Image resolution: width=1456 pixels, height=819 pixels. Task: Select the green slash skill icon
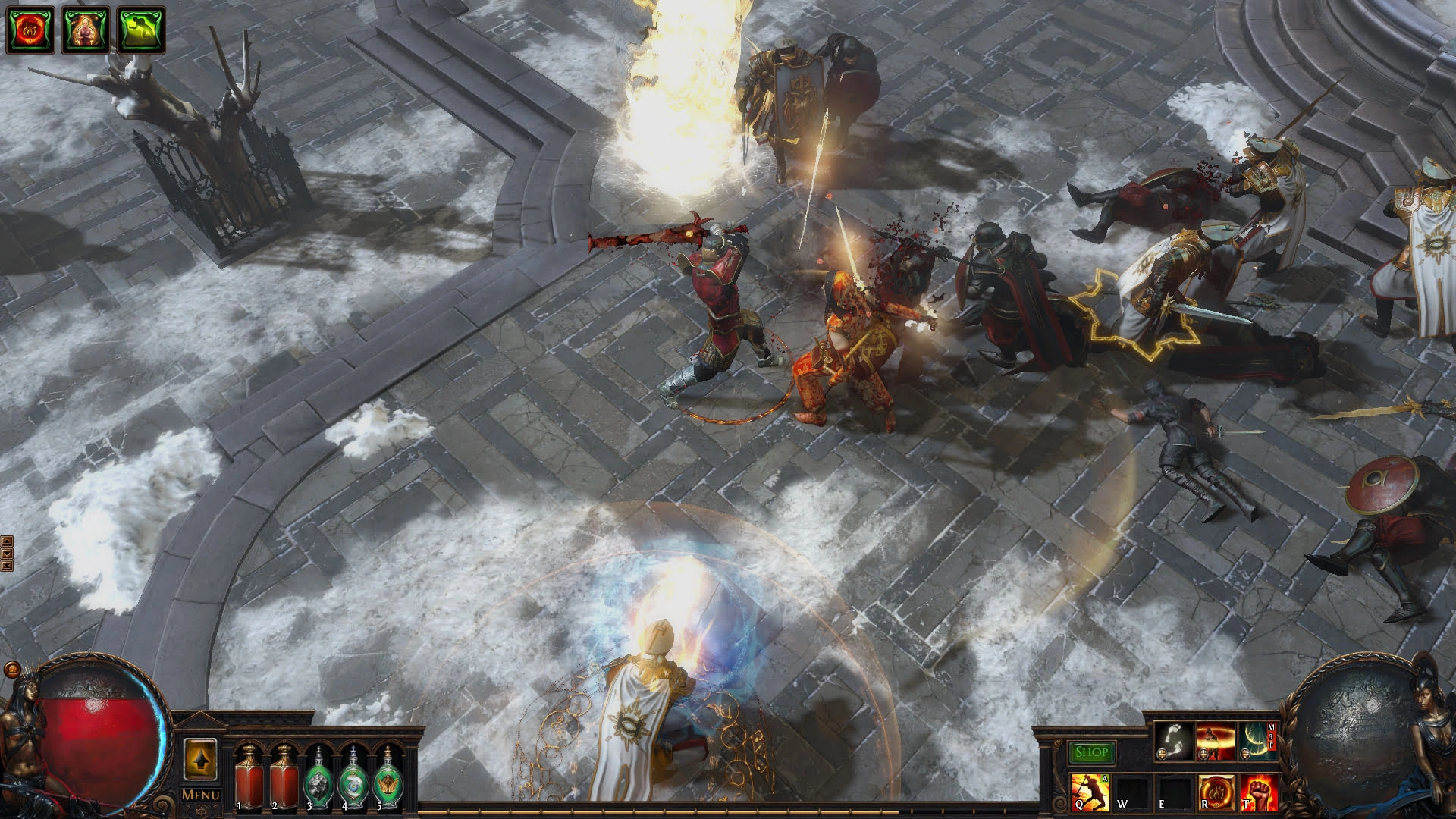(1256, 741)
